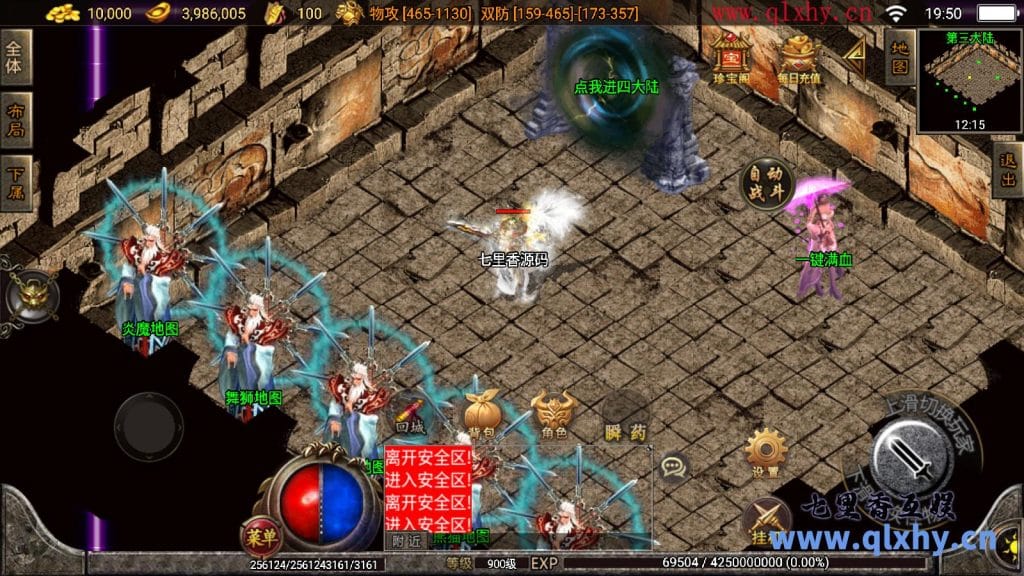
Task: Open the chat speech bubble
Action: tap(674, 466)
